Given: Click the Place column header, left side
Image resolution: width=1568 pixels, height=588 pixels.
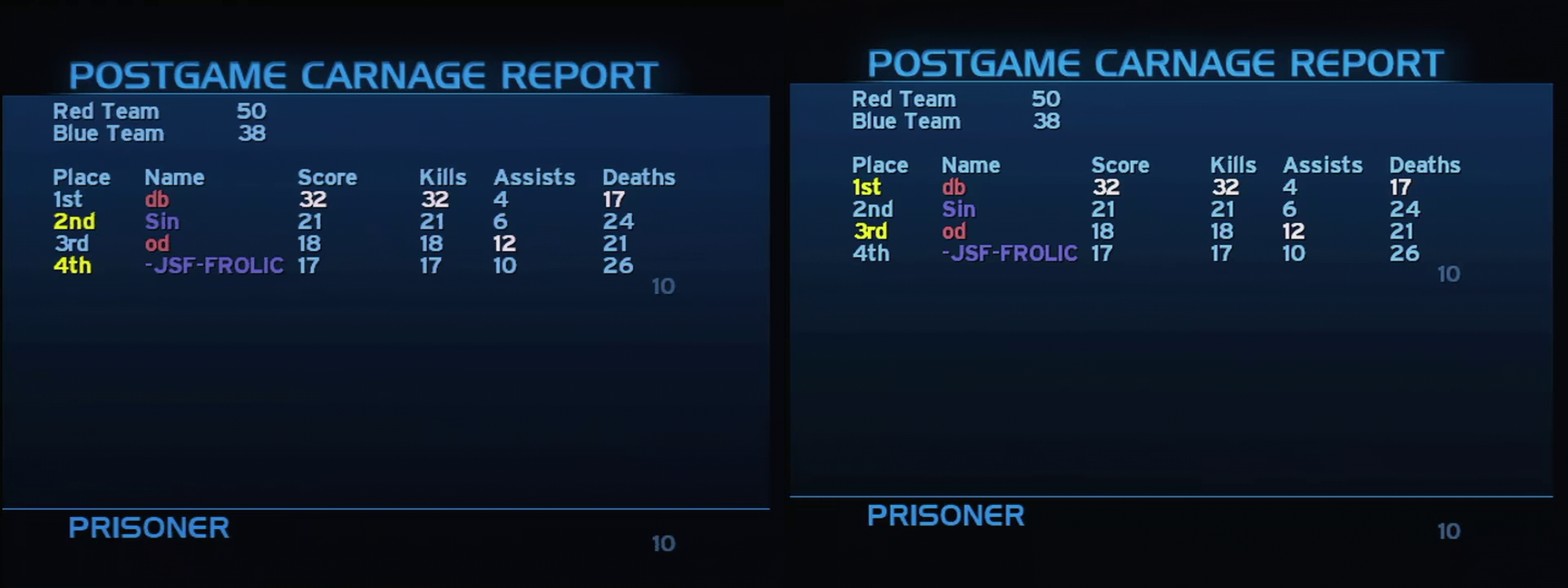Looking at the screenshot, I should [82, 176].
